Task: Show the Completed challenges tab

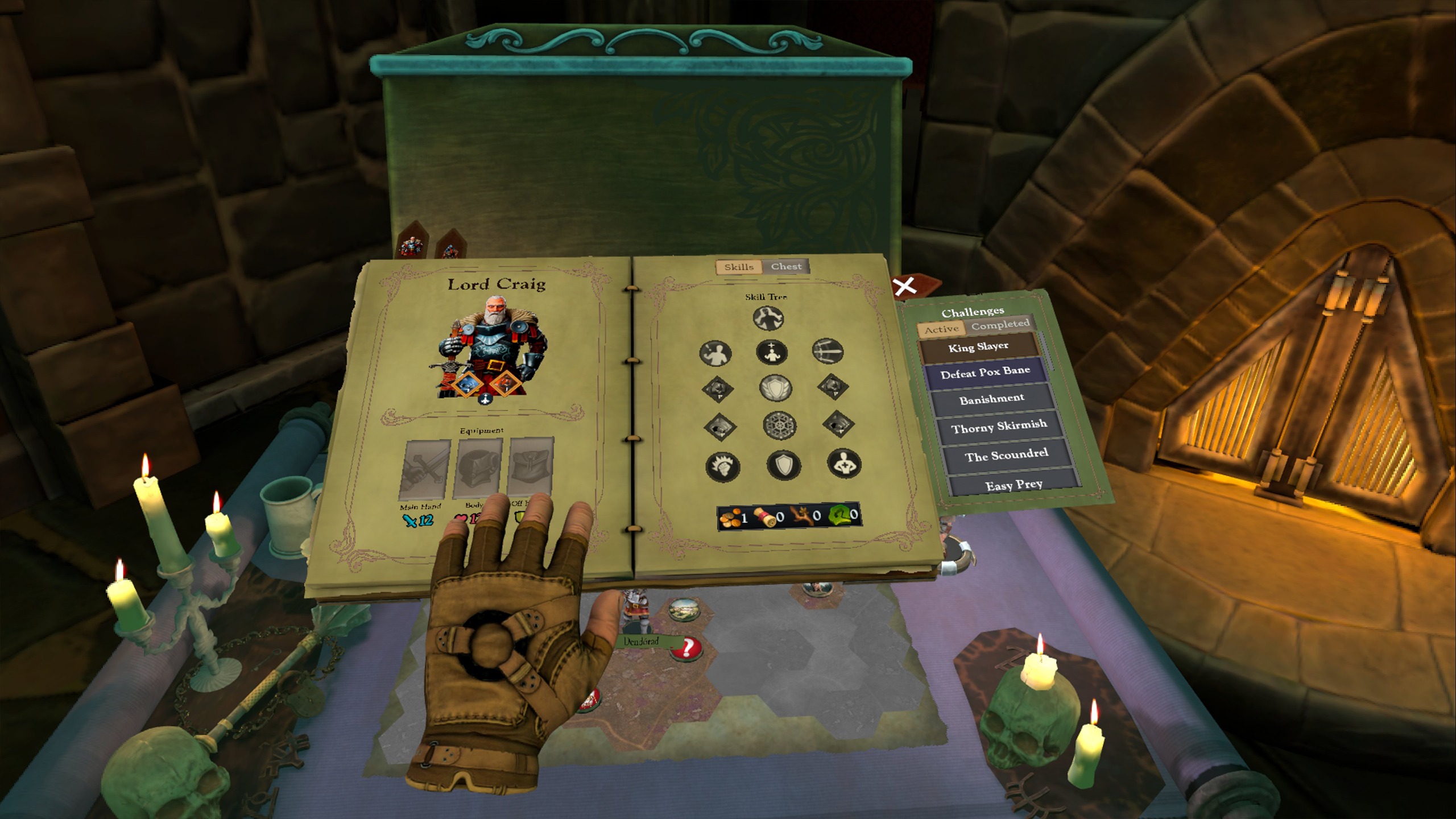Action: click(1000, 324)
